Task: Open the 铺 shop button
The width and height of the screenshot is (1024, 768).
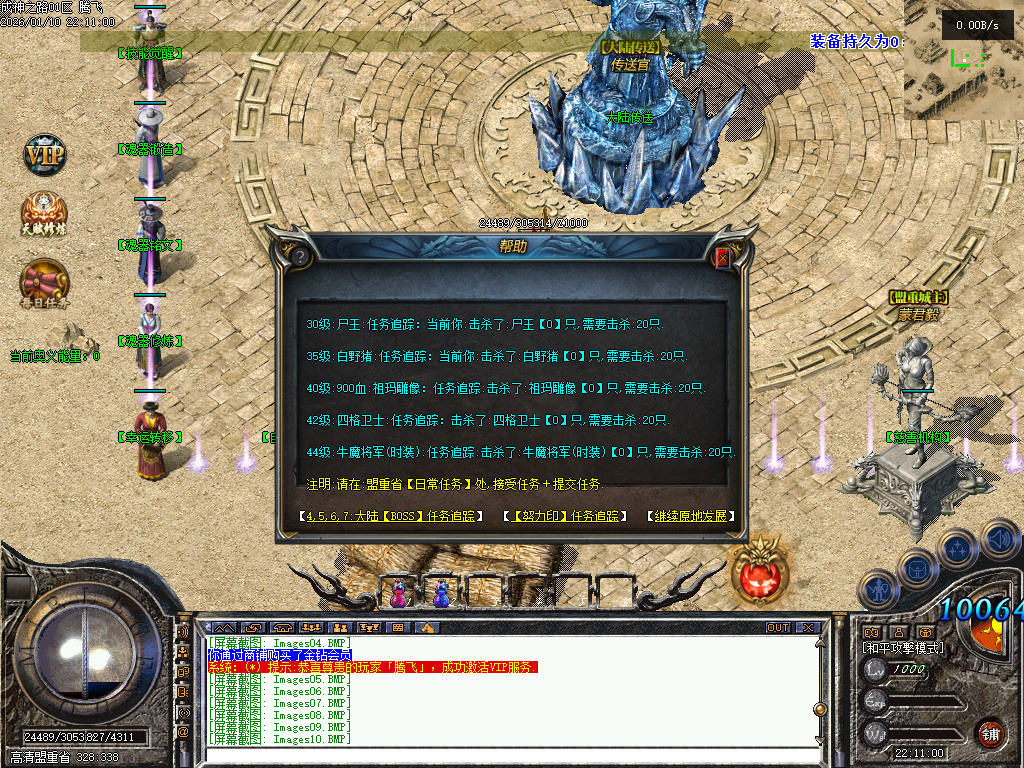Action: [x=990, y=734]
